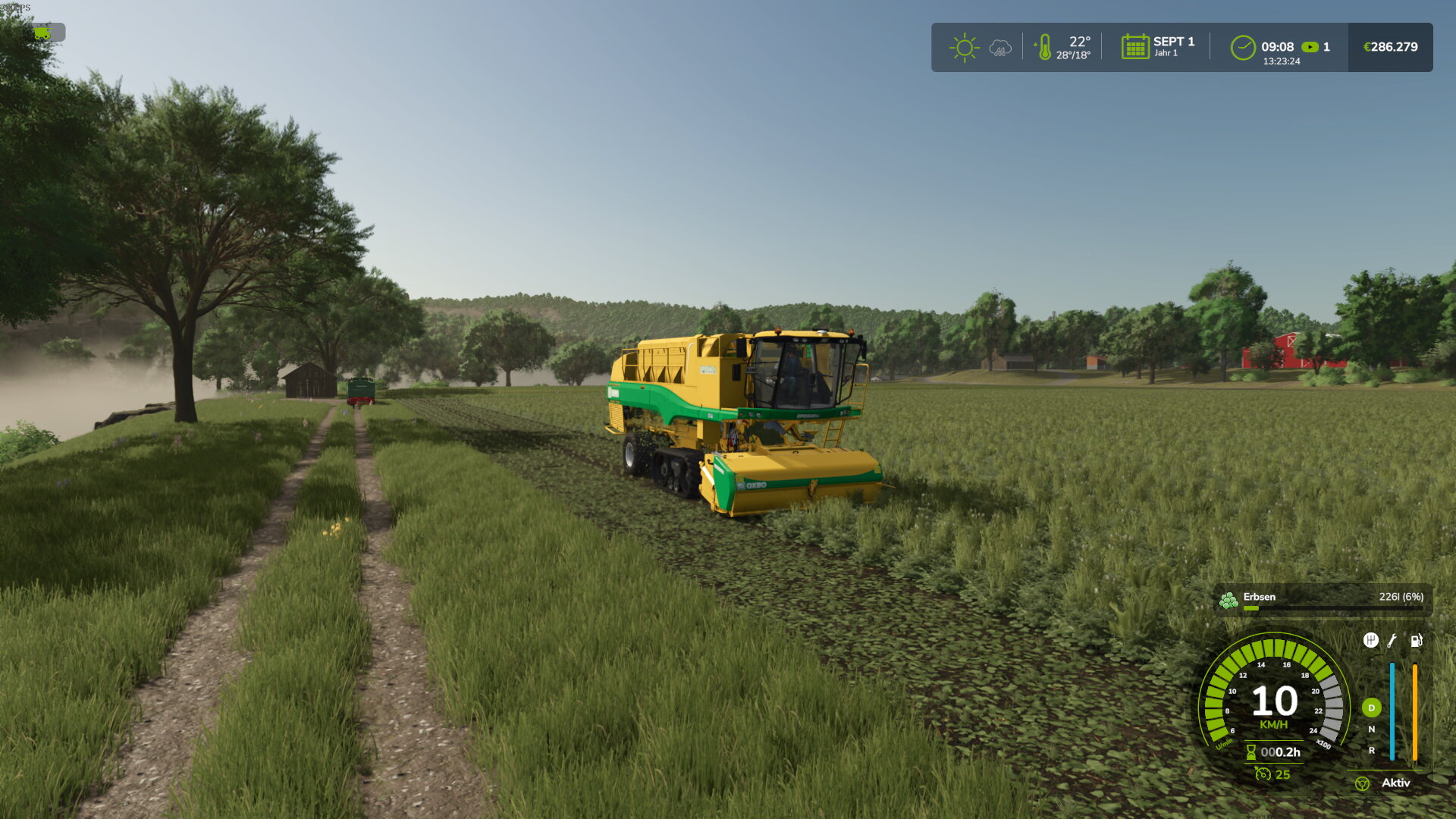Open the calendar icon showing SEPT 1
The image size is (1456, 819).
click(x=1135, y=47)
